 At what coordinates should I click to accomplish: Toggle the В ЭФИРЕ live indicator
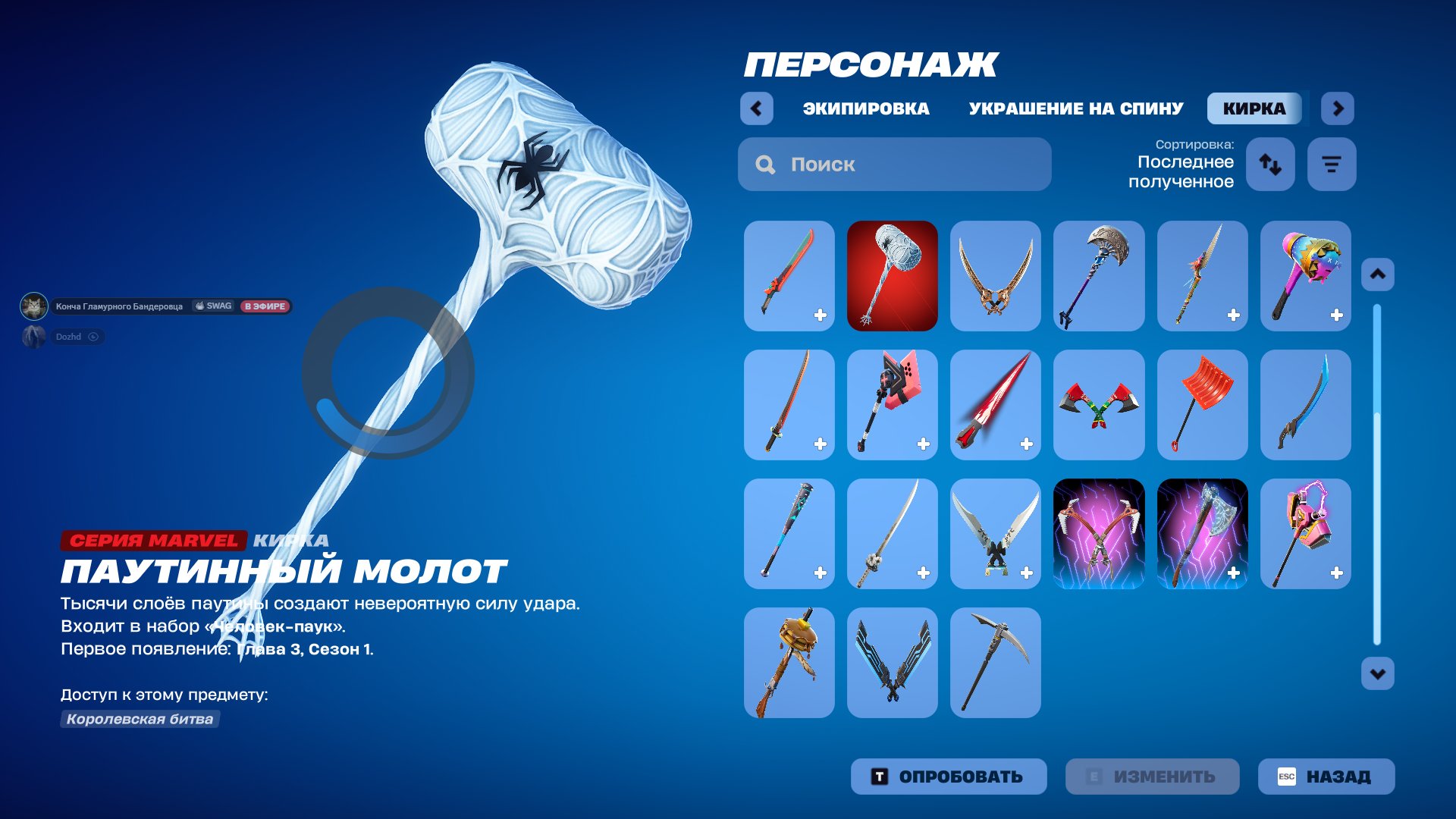(x=265, y=306)
